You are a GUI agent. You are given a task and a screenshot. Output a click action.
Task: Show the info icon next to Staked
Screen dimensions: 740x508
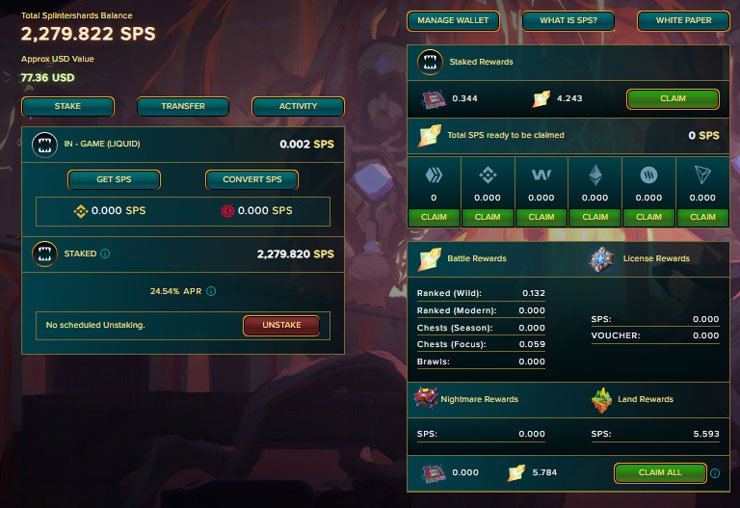point(106,254)
